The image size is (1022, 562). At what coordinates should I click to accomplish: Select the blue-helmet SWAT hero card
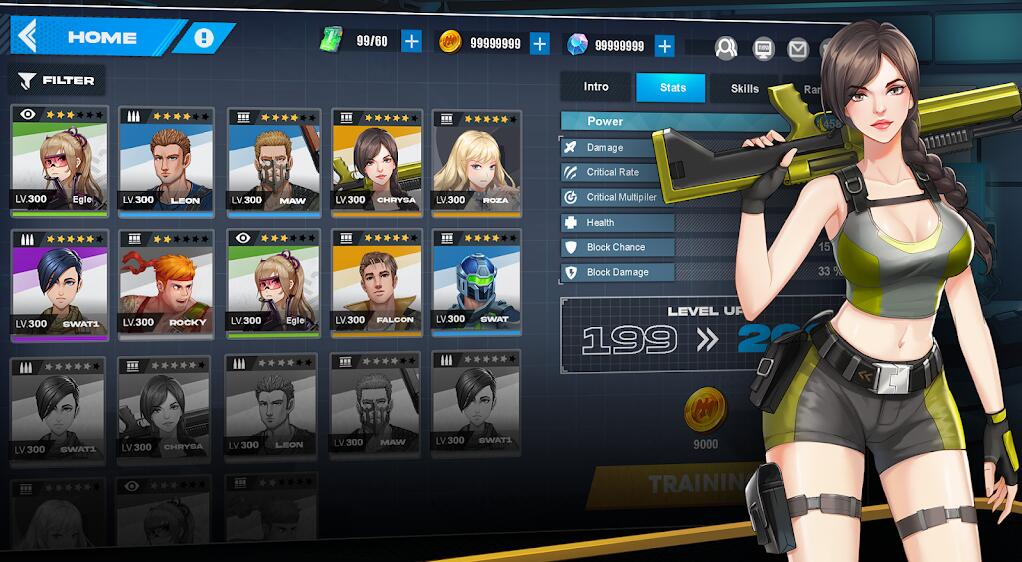point(476,283)
